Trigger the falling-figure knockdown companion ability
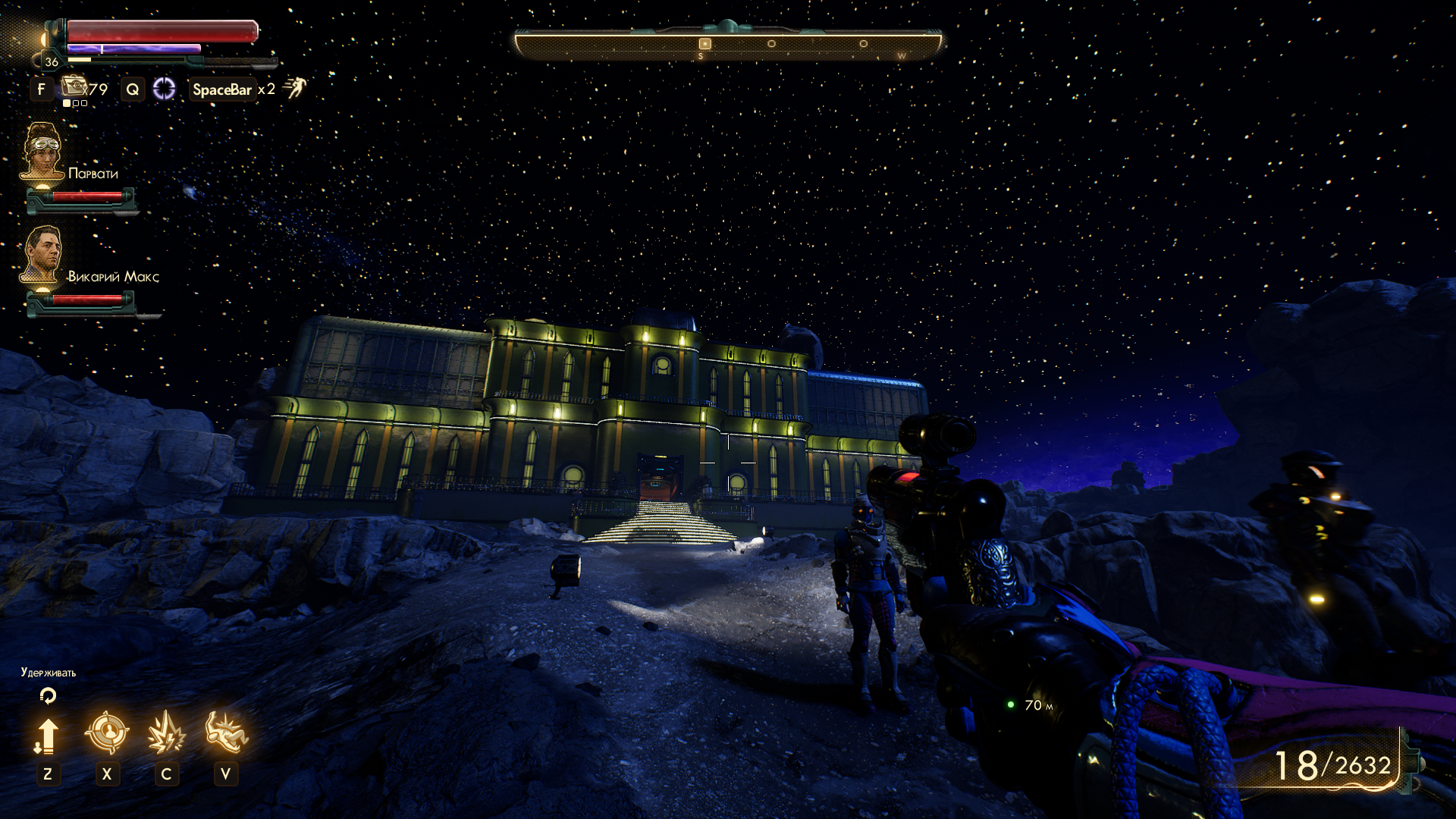The height and width of the screenshot is (819, 1456). tap(225, 733)
